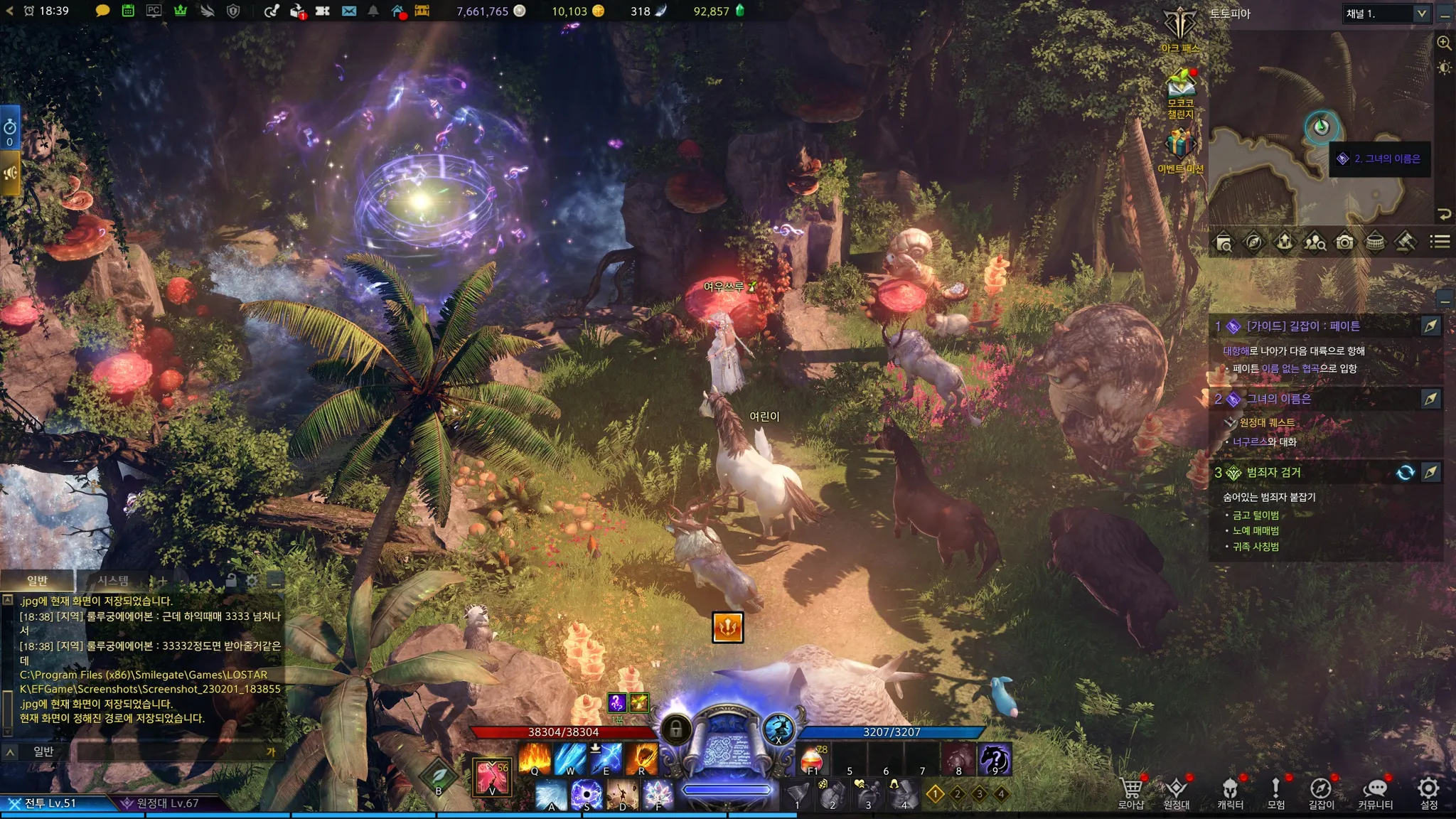This screenshot has height=819, width=1456.
Task: Use the health potion in F1 slot
Action: pyautogui.click(x=813, y=760)
